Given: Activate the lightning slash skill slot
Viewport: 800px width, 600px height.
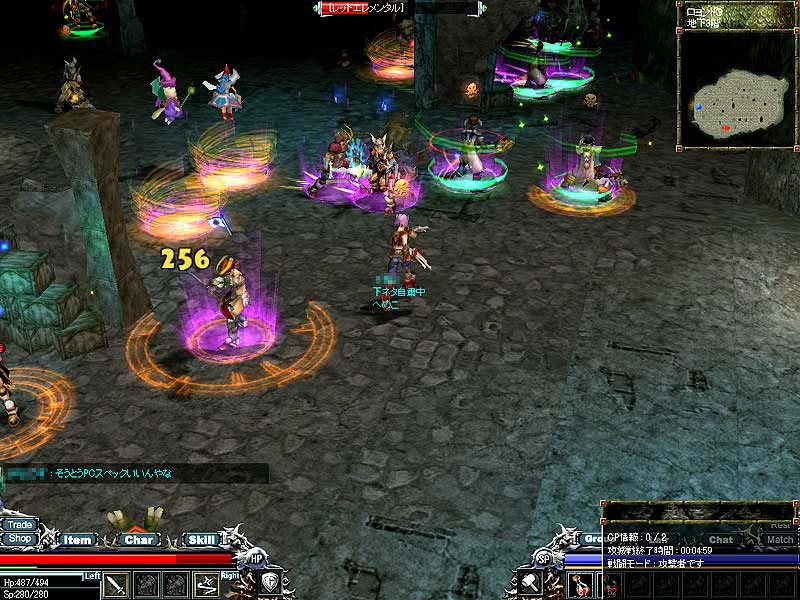Looking at the screenshot, I should pos(207,584).
